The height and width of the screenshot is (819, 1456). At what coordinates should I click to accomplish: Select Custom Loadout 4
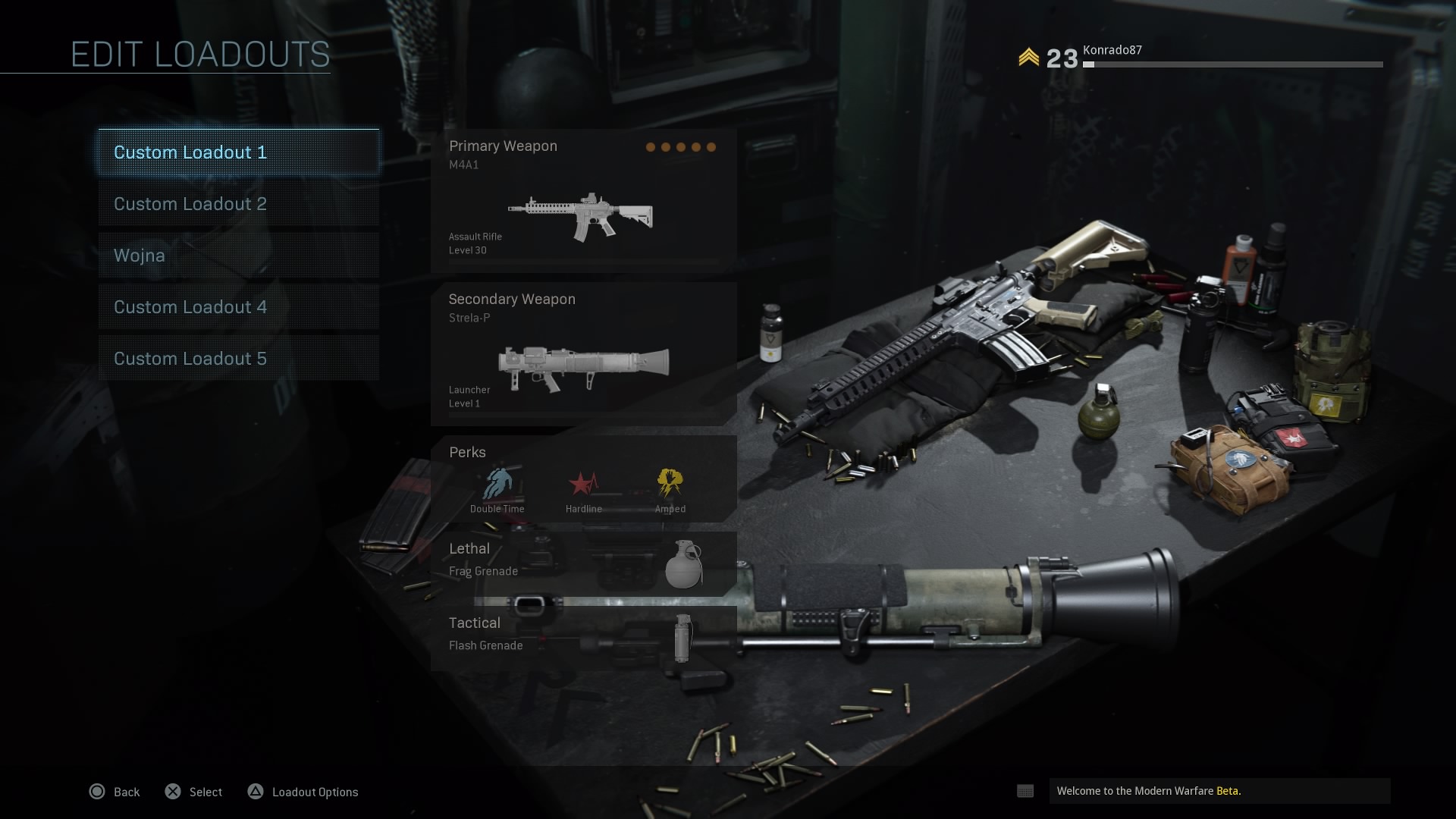[x=238, y=307]
